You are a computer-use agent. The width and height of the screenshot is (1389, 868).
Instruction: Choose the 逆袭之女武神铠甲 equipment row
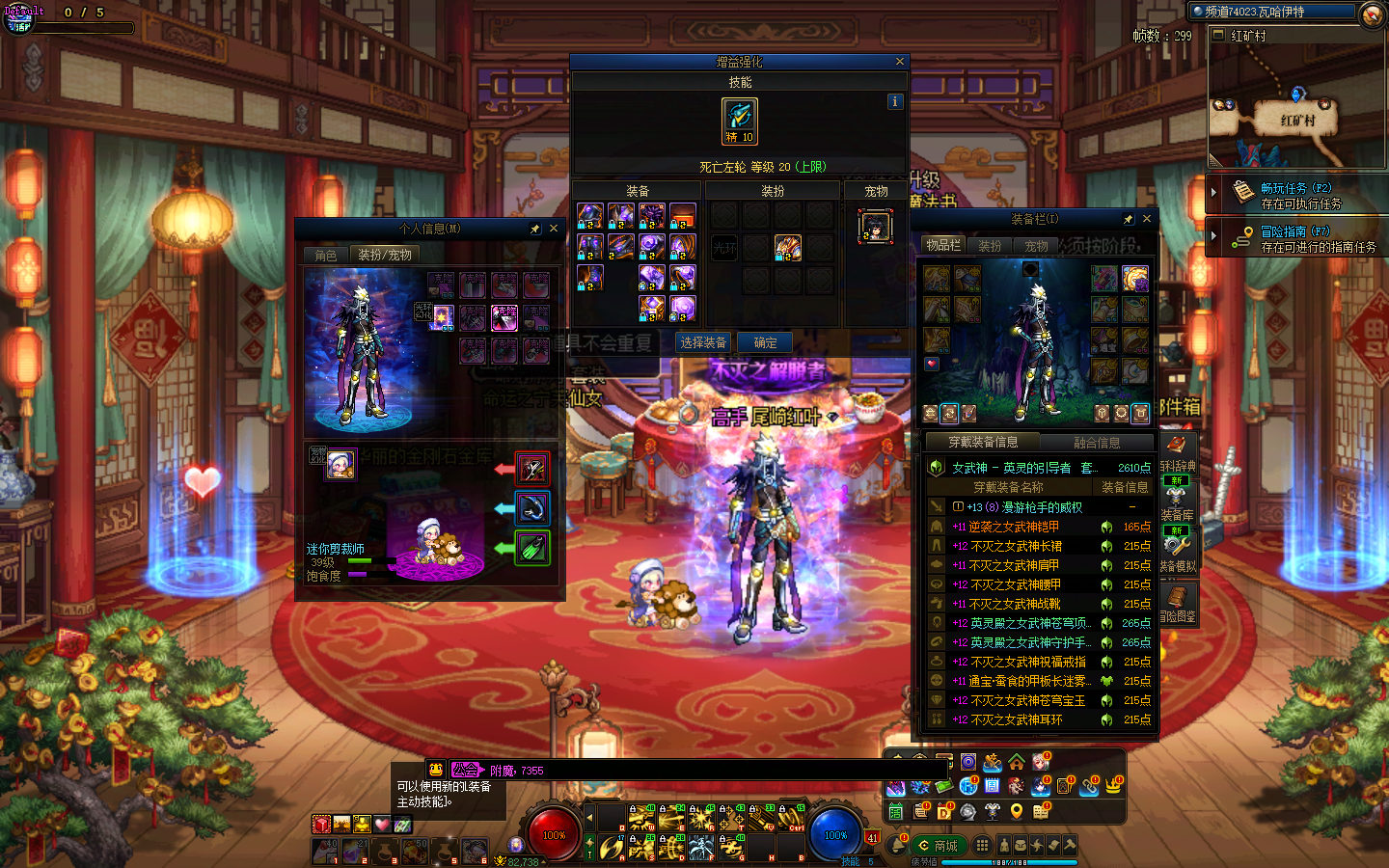tap(1015, 527)
